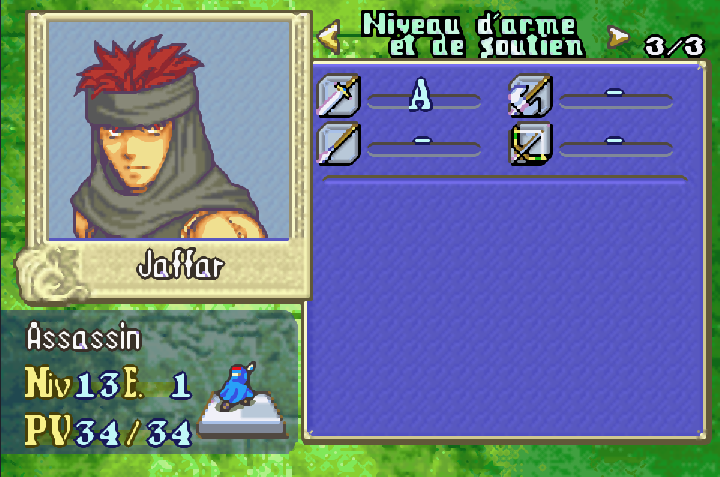
Task: Choose the bow weapon rank icon
Action: coord(530,144)
